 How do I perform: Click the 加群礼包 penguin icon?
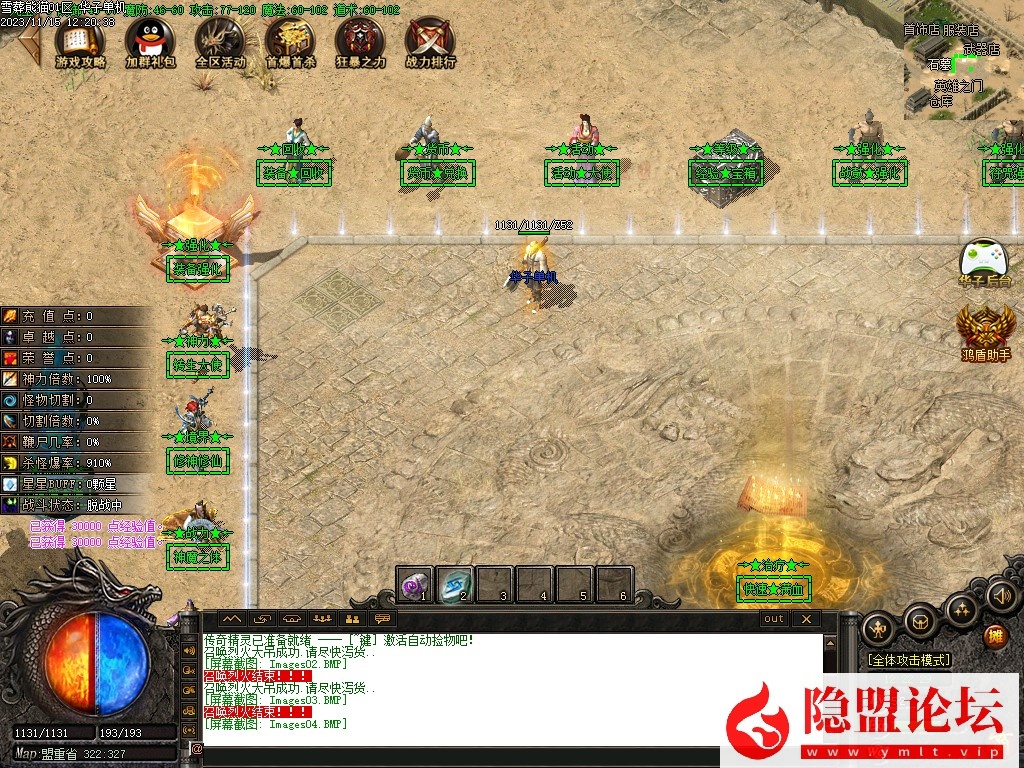[x=150, y=39]
